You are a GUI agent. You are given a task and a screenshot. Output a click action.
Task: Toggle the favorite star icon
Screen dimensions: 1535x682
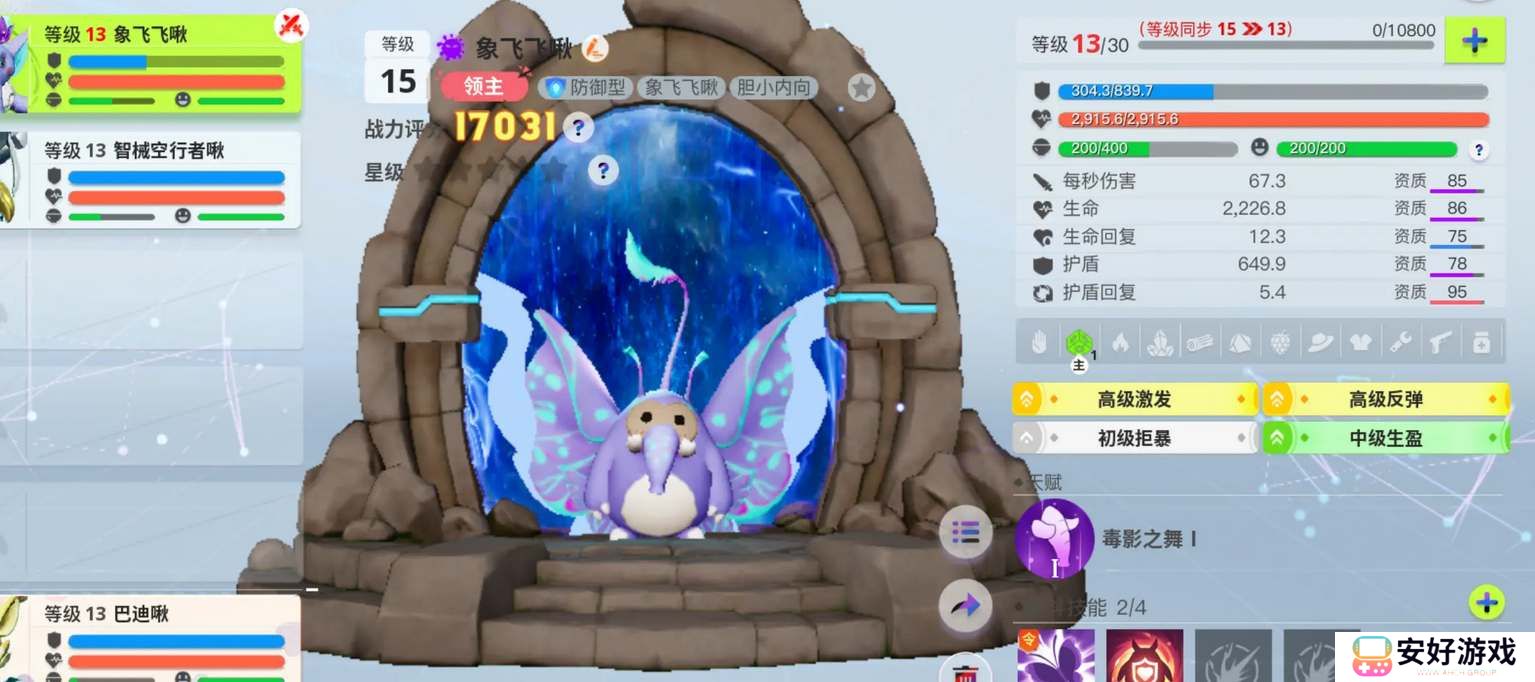pos(861,88)
